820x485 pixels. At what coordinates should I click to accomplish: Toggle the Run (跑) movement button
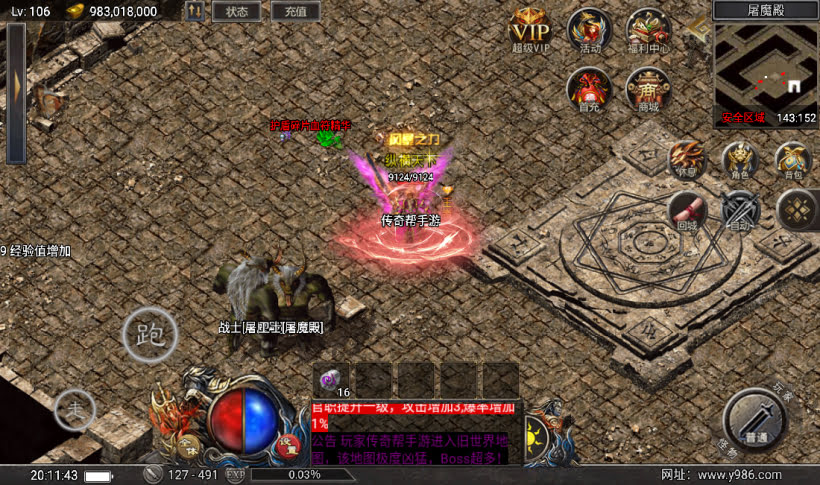click(x=150, y=334)
